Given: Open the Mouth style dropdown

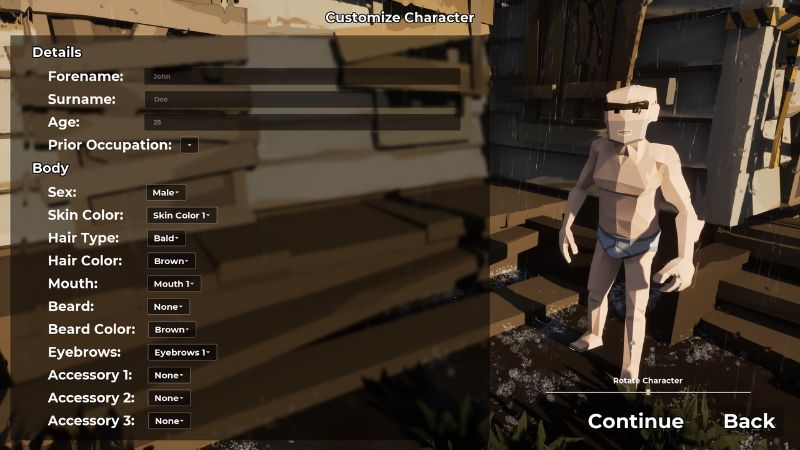Looking at the screenshot, I should pyautogui.click(x=174, y=284).
